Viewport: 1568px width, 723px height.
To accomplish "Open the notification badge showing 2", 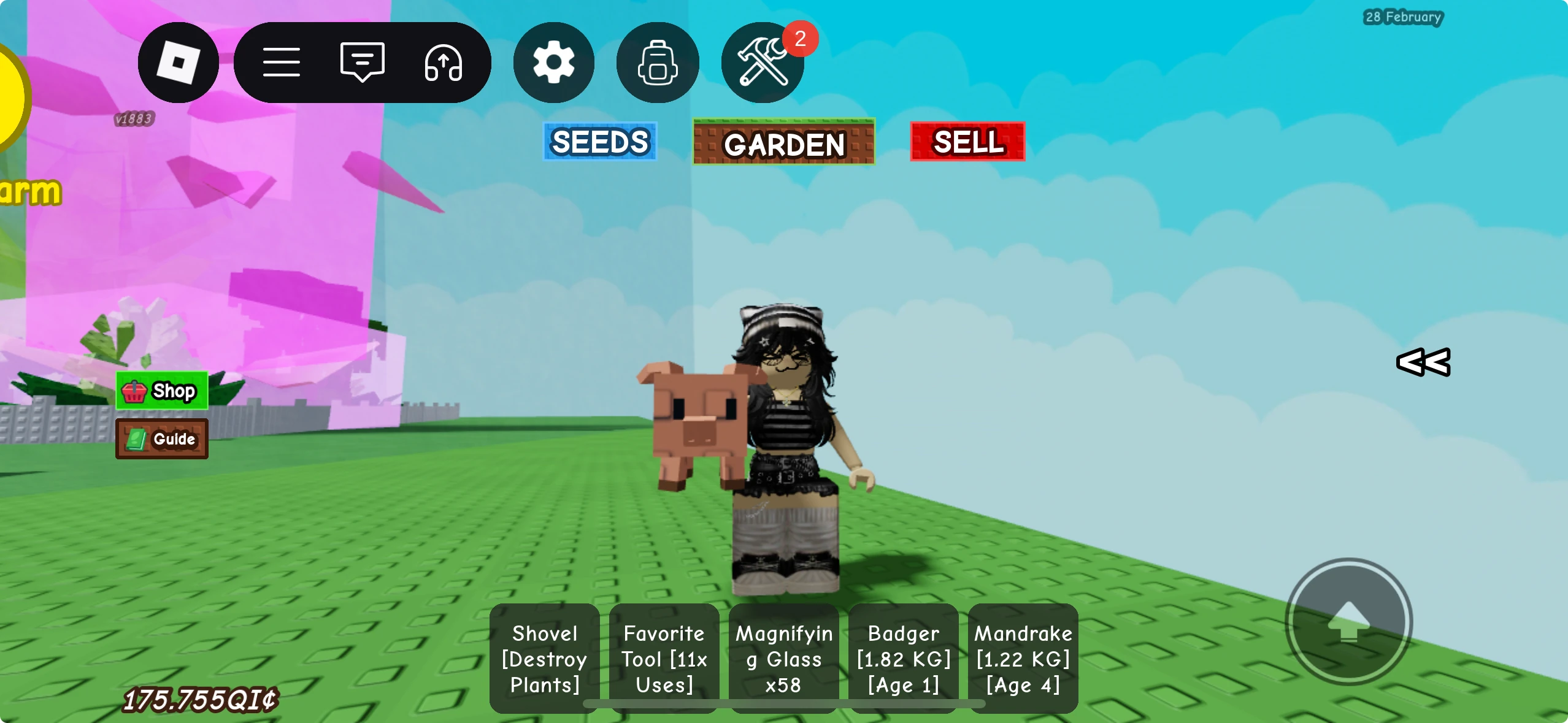I will coord(799,39).
